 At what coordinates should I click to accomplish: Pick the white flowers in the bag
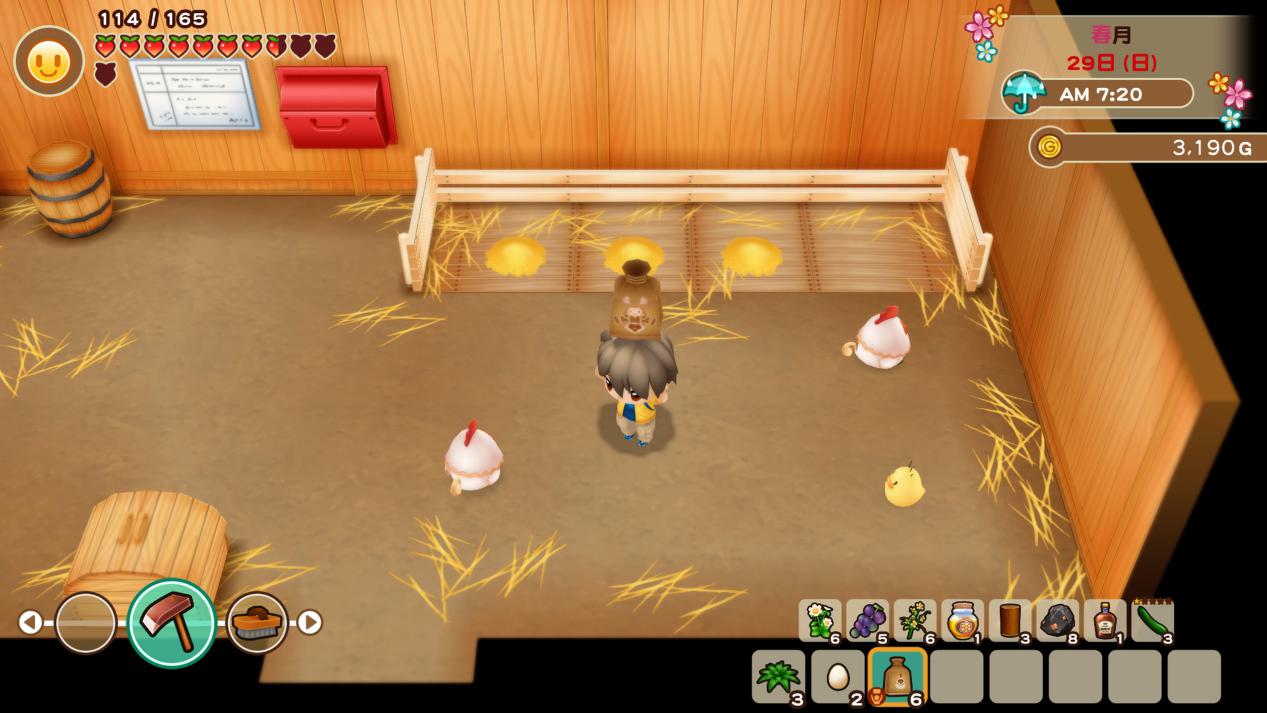820,620
